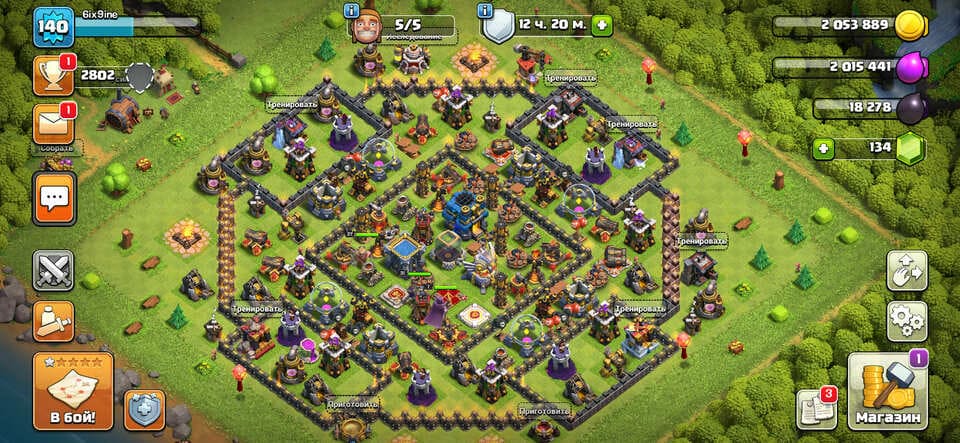
Task: Tap the blue shield button beside В бой!
Action: (x=144, y=410)
